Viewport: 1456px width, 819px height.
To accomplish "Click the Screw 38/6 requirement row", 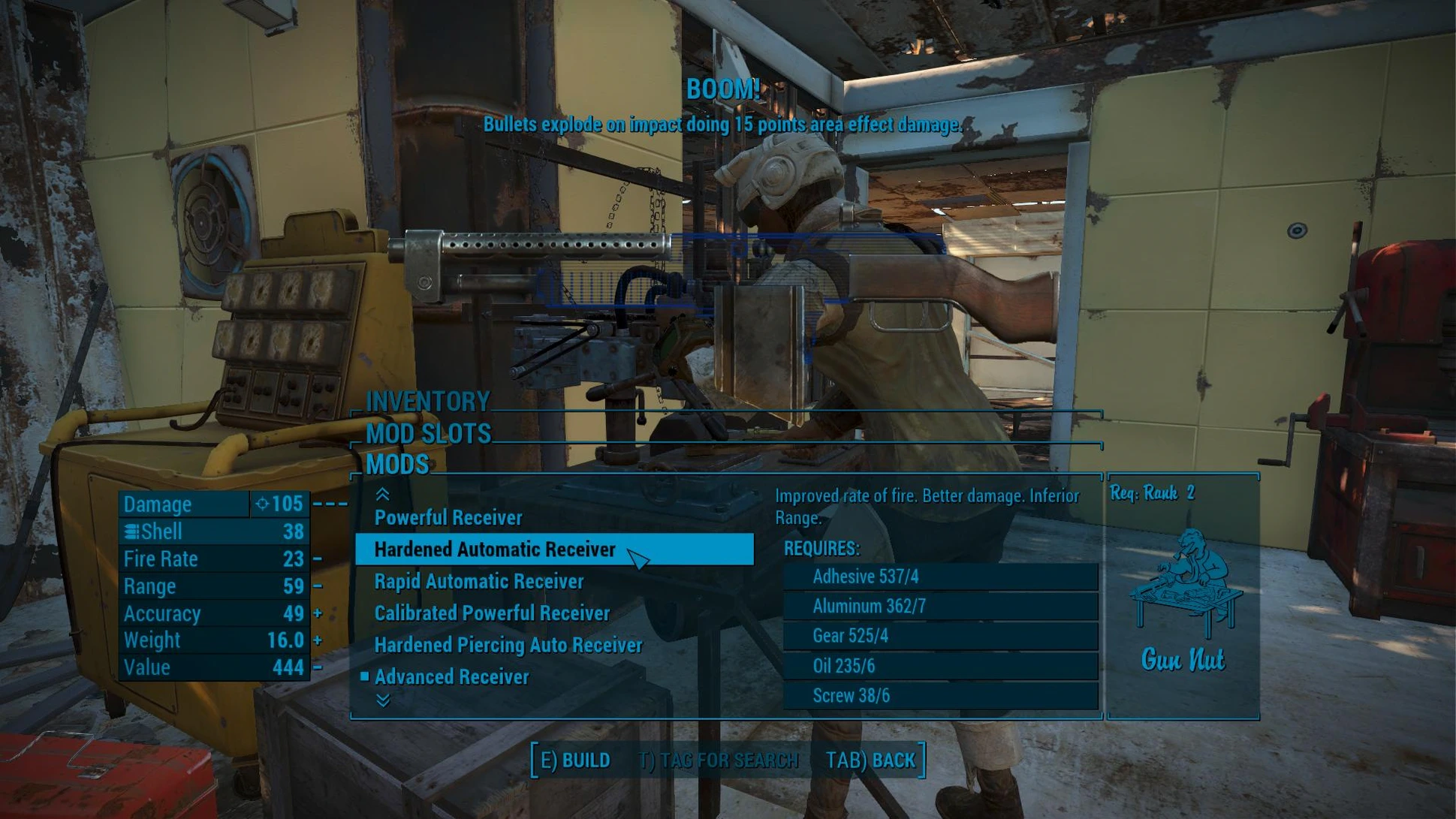I will [x=940, y=696].
